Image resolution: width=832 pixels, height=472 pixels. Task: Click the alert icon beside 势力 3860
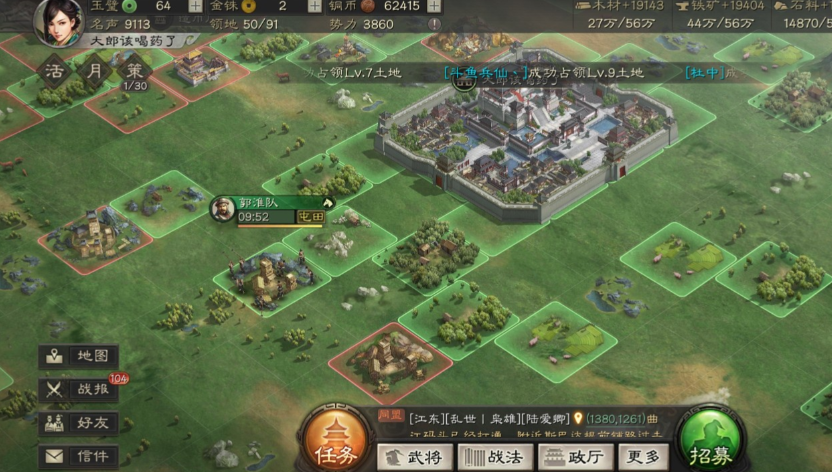pos(434,24)
